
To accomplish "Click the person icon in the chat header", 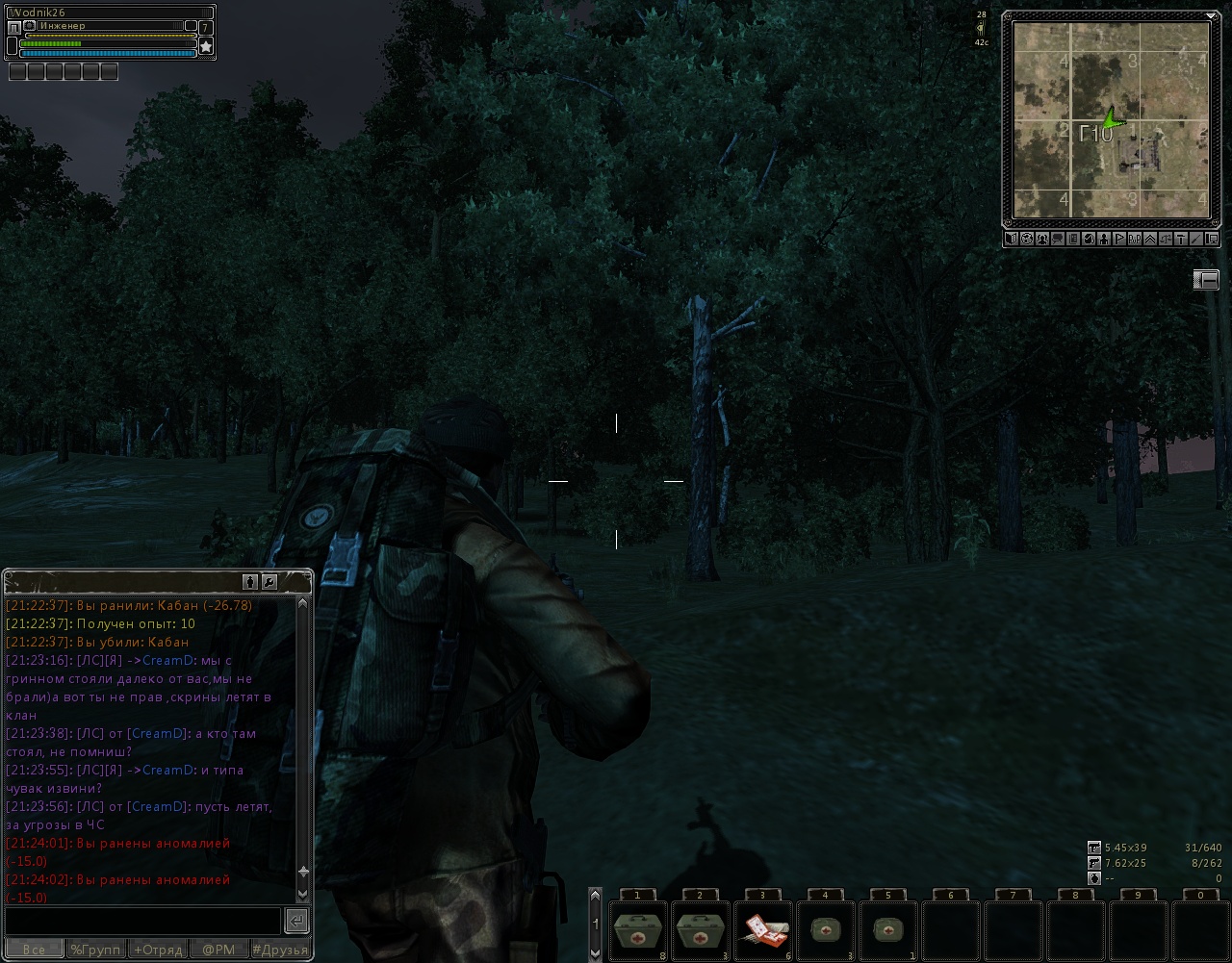I will (250, 582).
